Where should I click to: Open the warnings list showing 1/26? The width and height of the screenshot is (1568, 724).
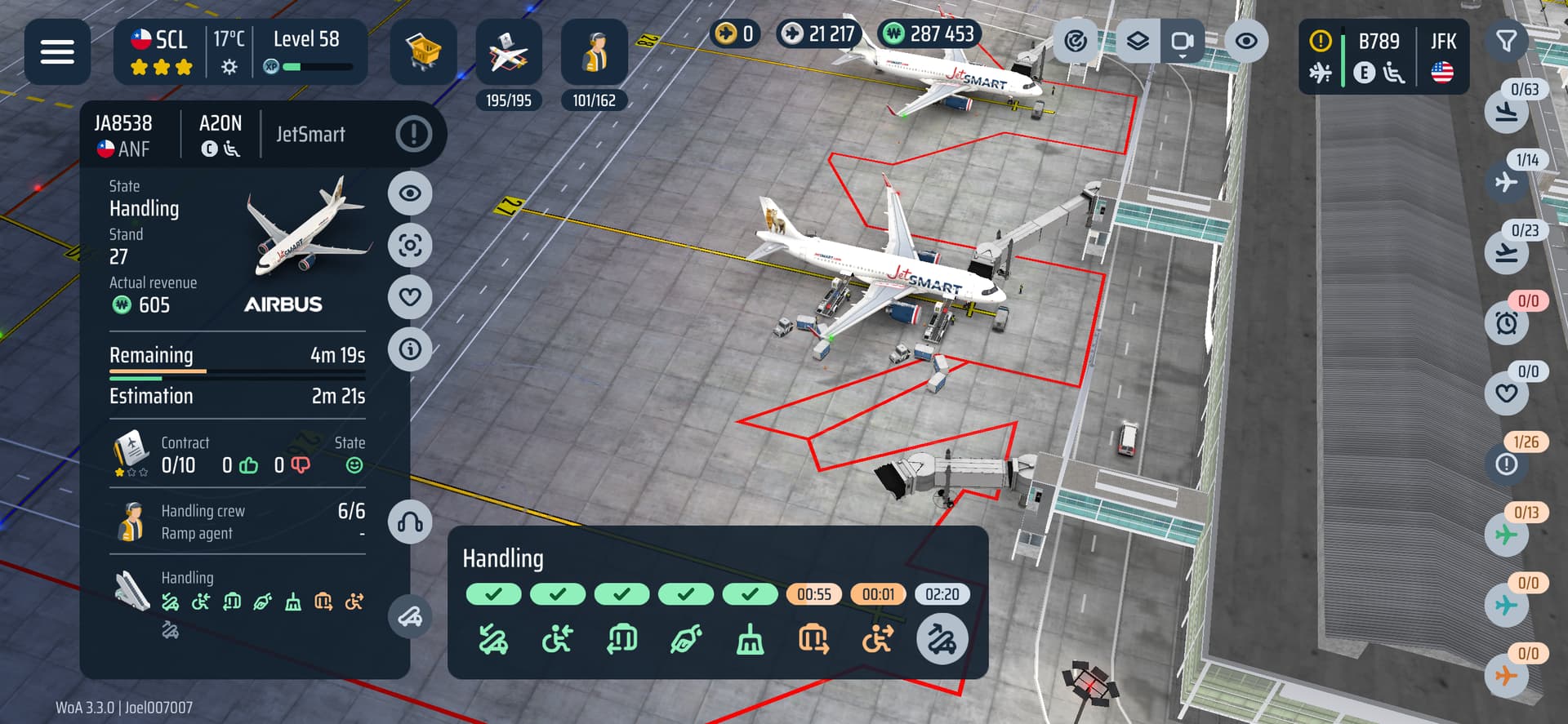[1507, 464]
